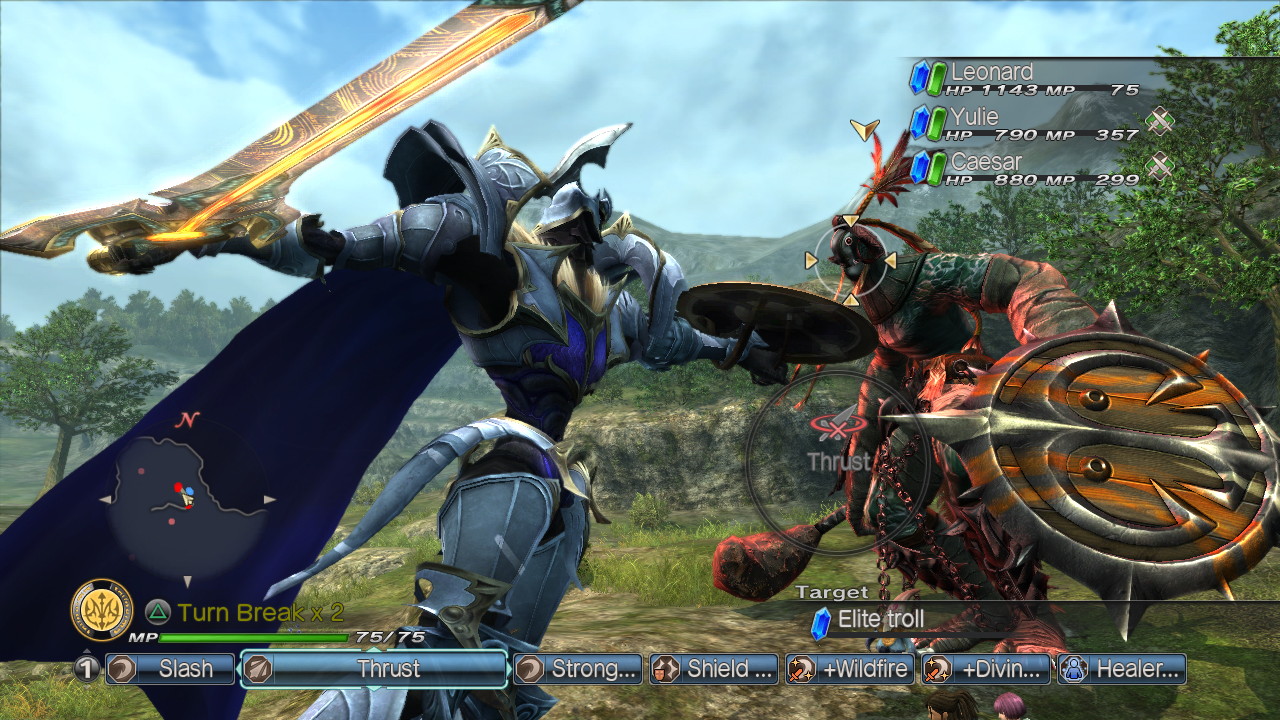Choose the Thrust attack command
Image resolution: width=1280 pixels, height=720 pixels.
point(374,669)
